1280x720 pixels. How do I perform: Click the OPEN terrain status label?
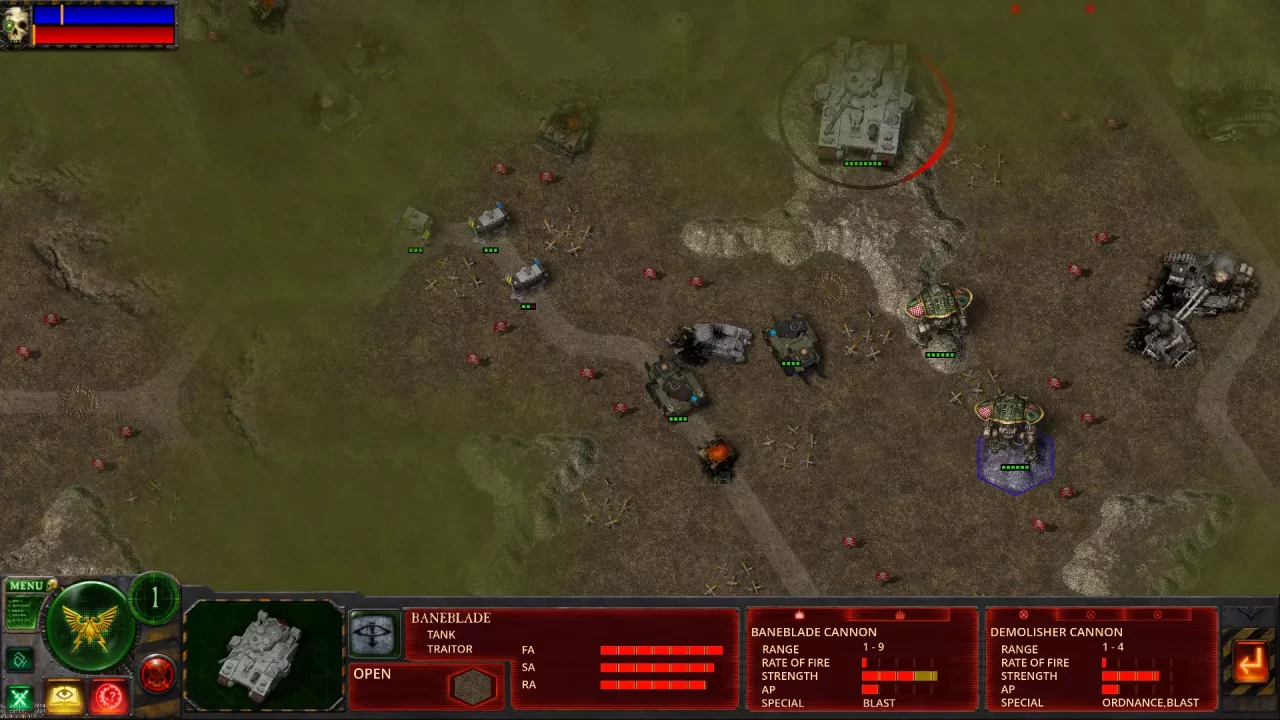point(372,674)
